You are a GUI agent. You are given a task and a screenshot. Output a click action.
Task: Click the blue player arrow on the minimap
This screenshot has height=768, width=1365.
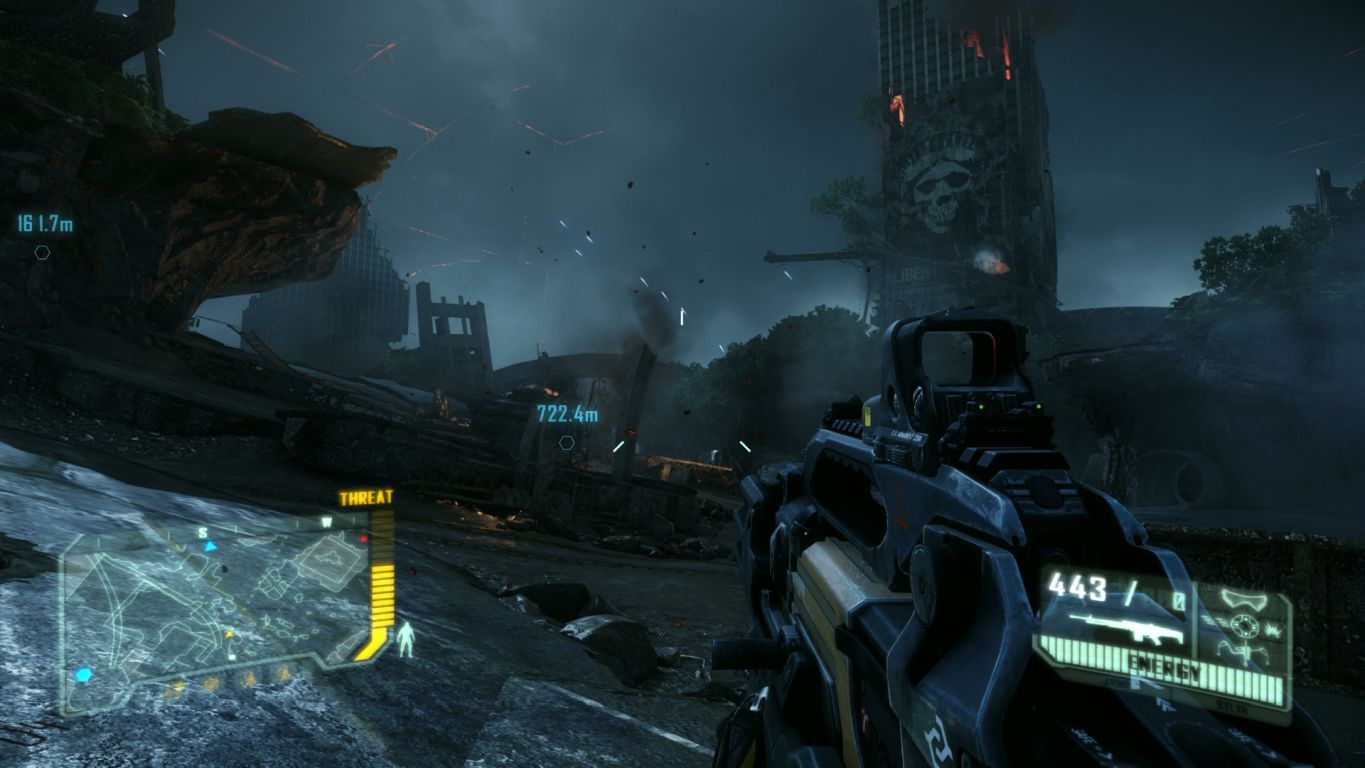(x=210, y=546)
